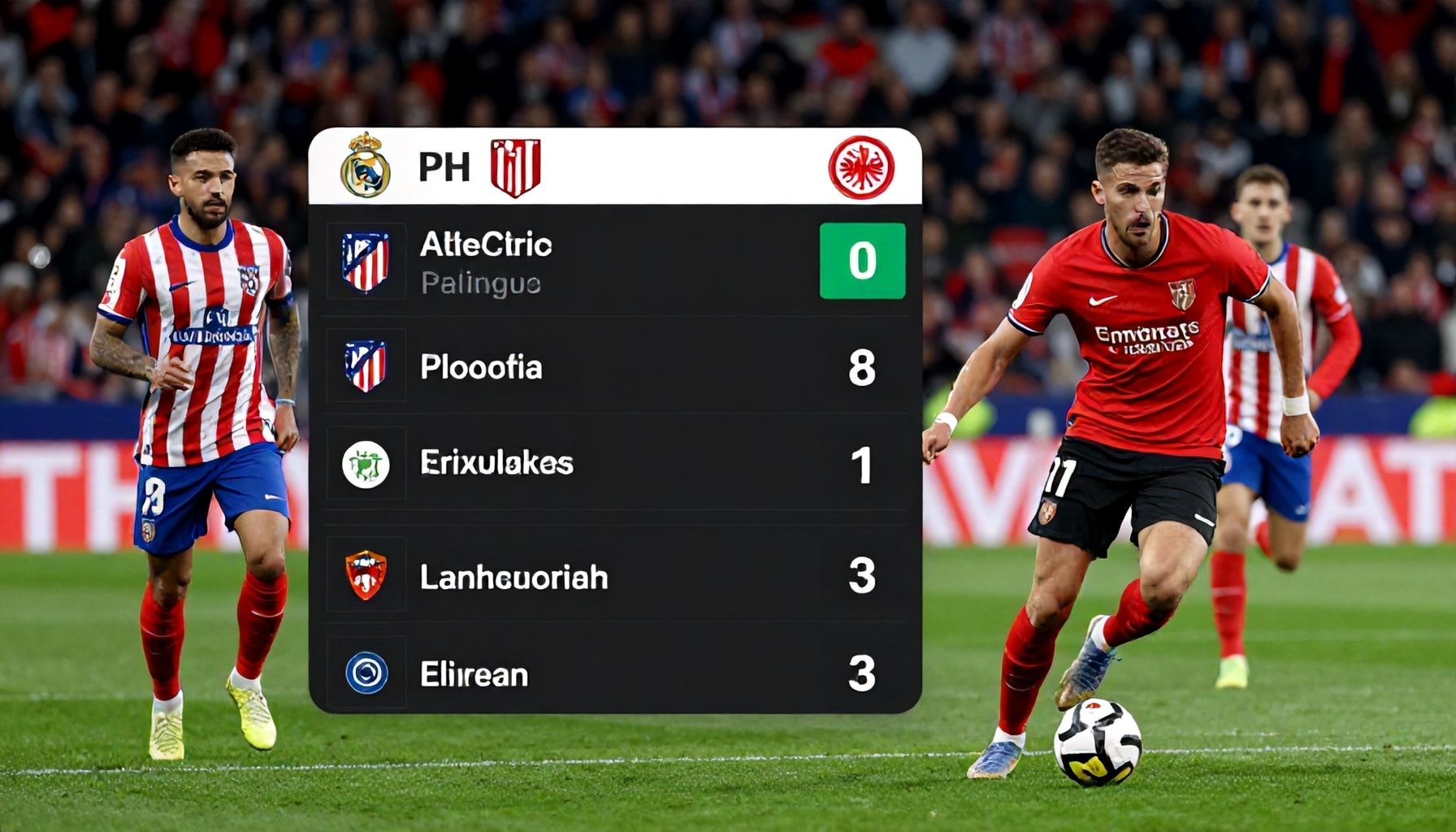Click the Plooofia team crest

(x=366, y=366)
